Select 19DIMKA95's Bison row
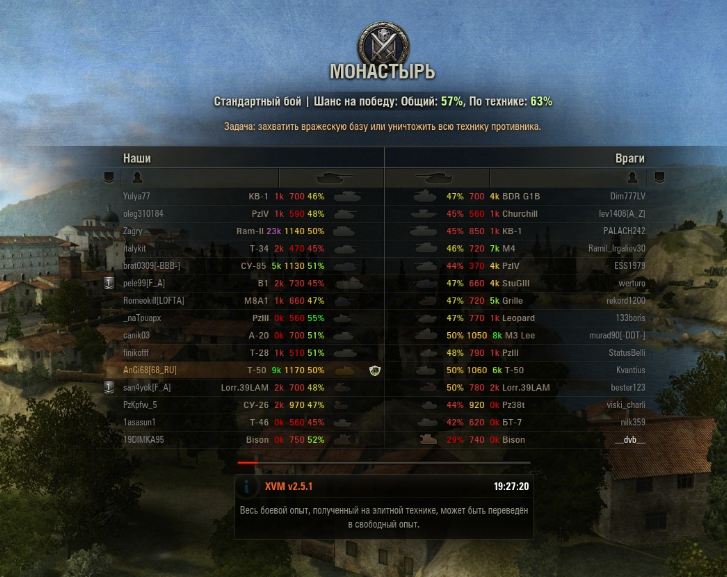Image resolution: width=727 pixels, height=577 pixels. (x=240, y=439)
